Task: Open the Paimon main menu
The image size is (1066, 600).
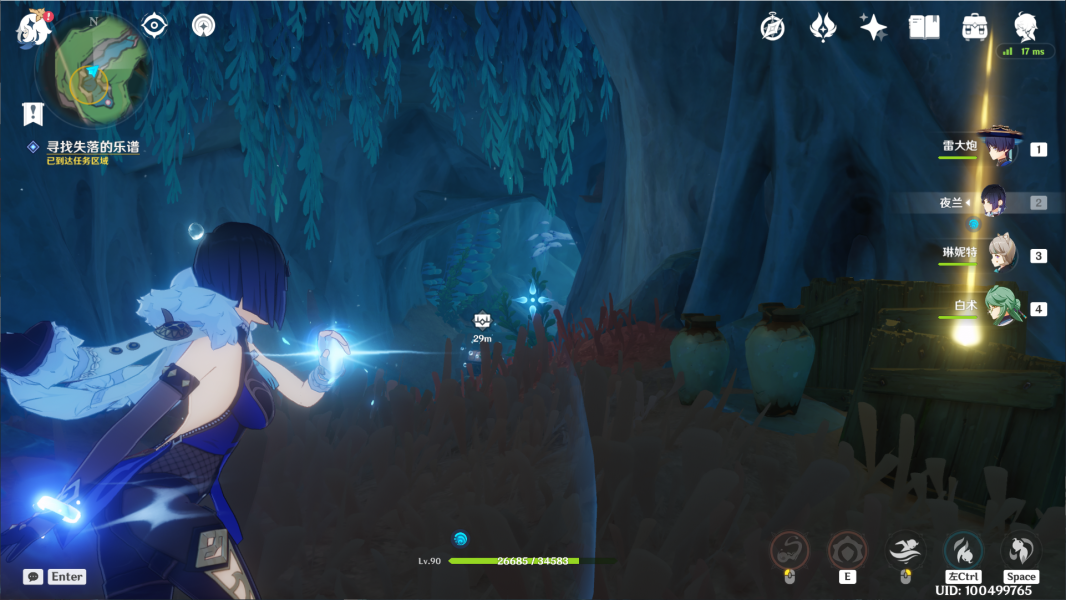Action: [x=33, y=29]
